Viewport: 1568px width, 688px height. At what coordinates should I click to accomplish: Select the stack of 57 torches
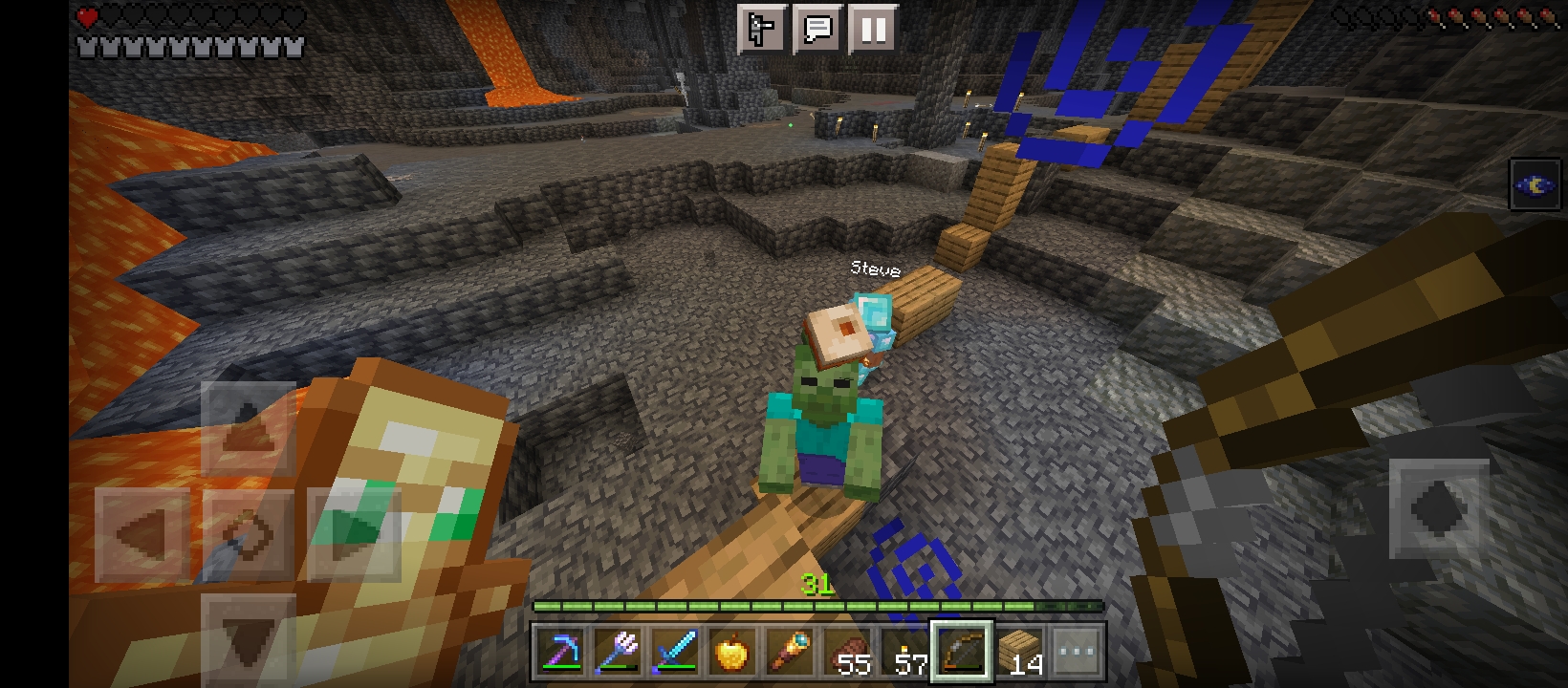click(x=904, y=654)
